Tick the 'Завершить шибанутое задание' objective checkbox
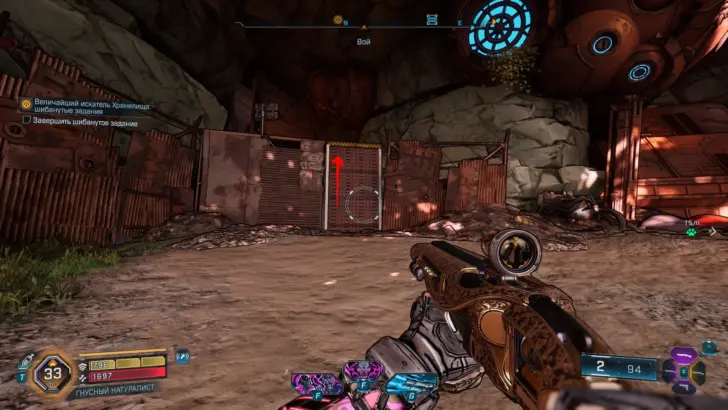Screen dimensions: 728x410 coord(27,120)
